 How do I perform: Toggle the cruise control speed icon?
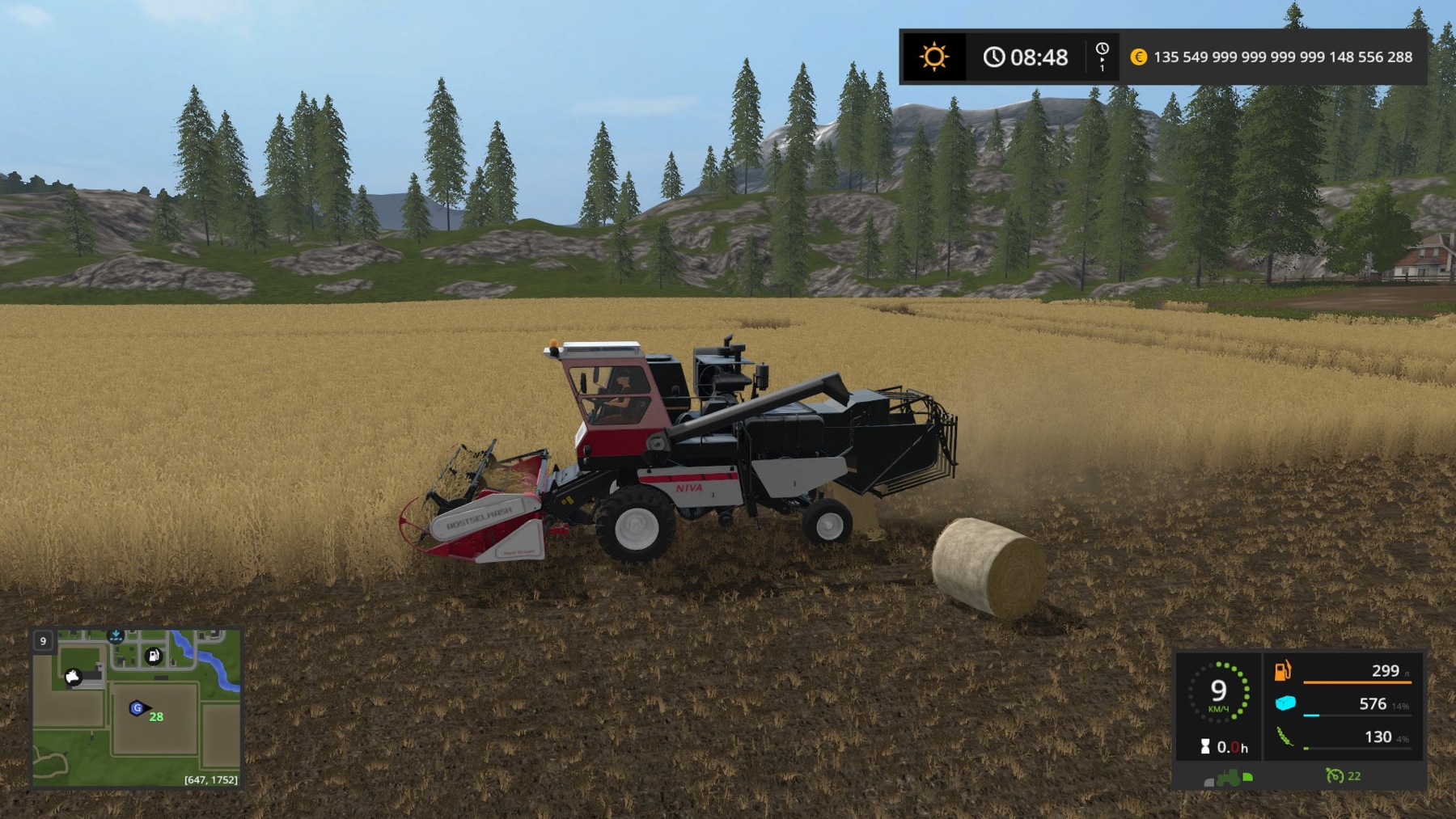pos(1334,776)
